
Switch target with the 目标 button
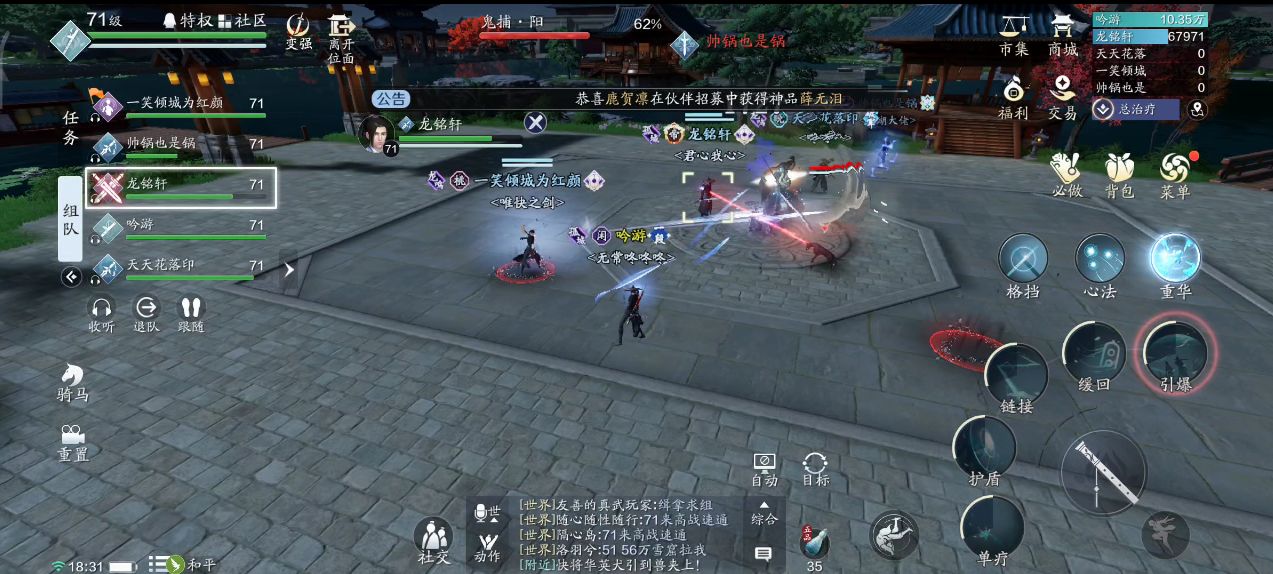coord(815,466)
